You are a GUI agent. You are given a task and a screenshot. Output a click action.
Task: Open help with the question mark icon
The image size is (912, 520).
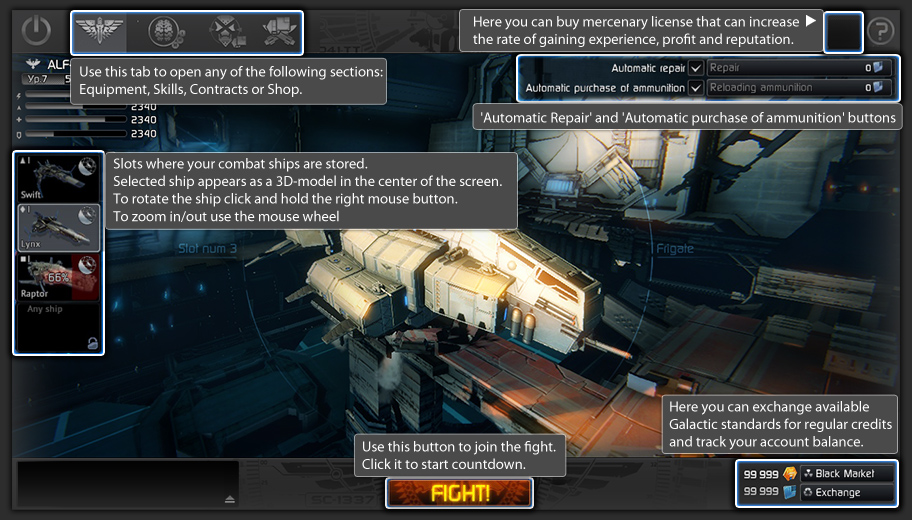(879, 32)
